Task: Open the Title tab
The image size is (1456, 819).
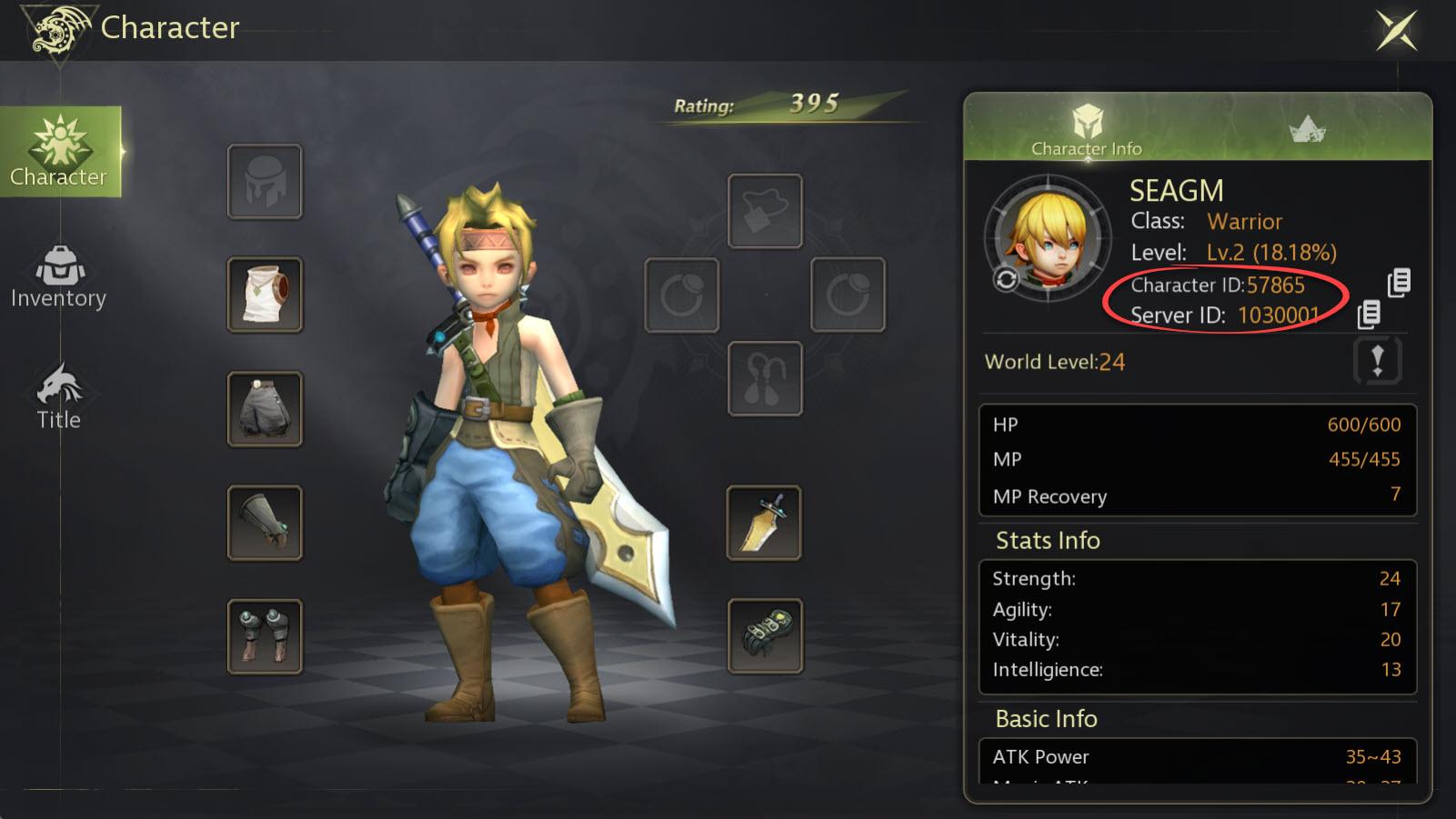Action: click(59, 397)
